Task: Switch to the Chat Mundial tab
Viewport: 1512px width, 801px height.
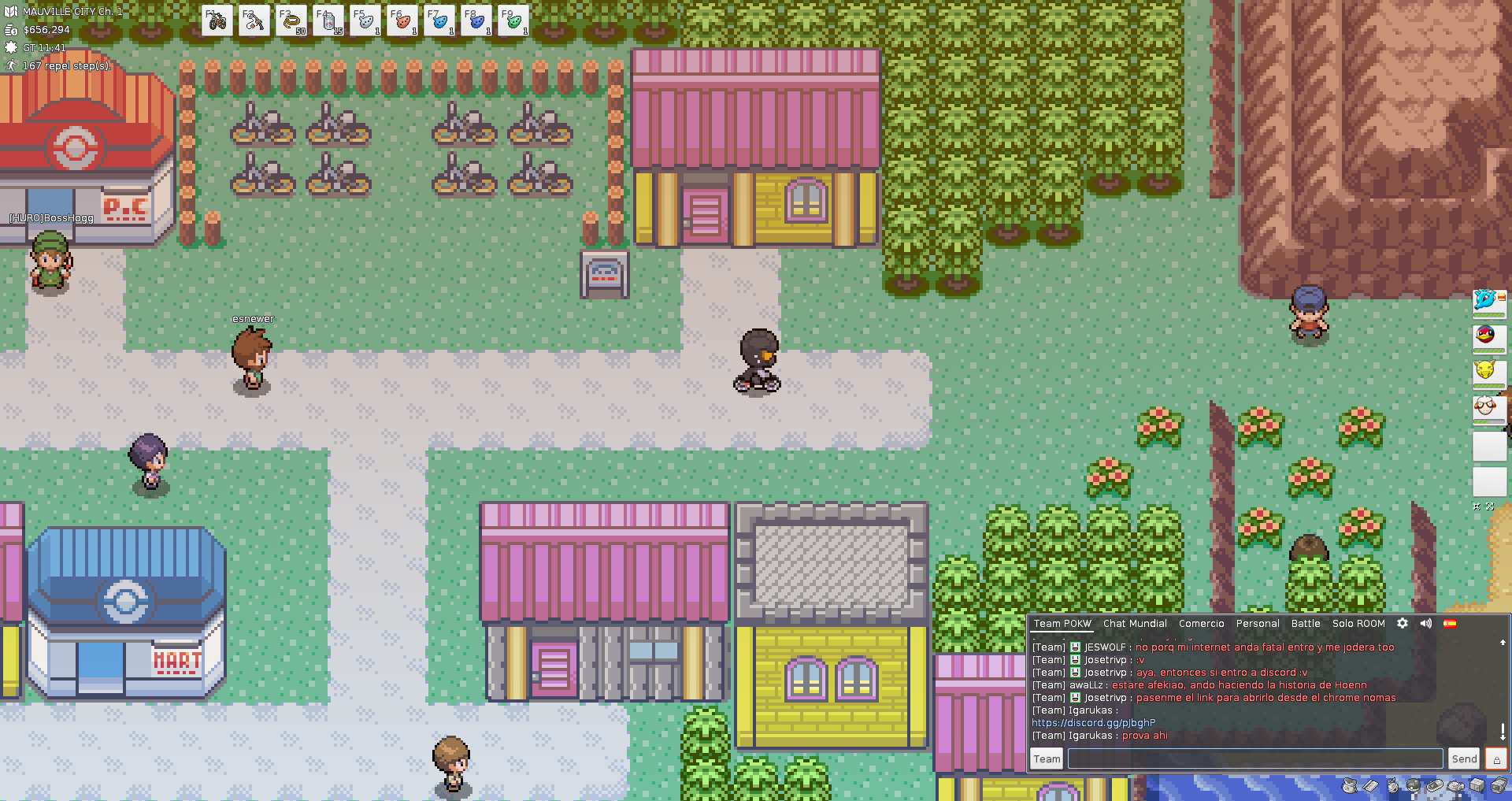Action: pyautogui.click(x=1135, y=623)
